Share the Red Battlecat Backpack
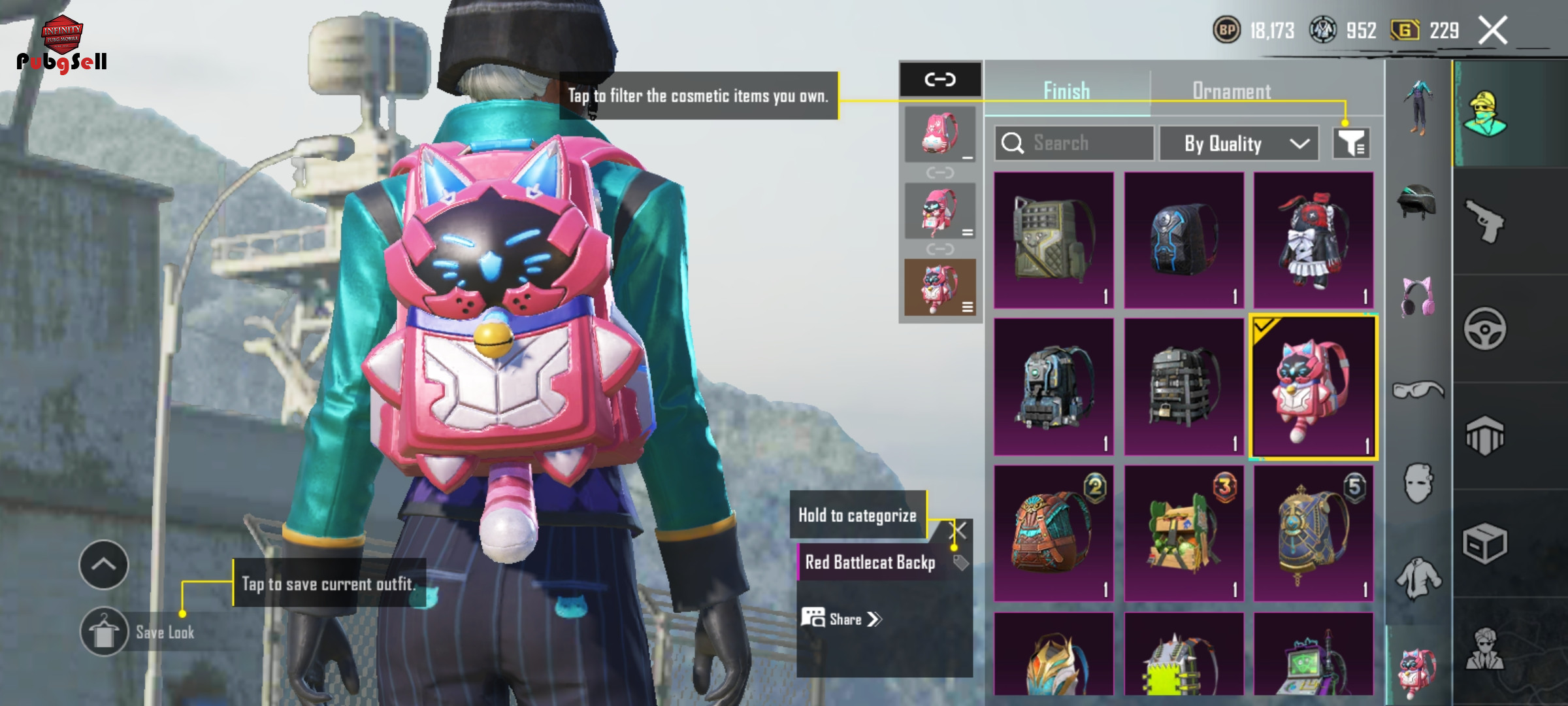Screen dimensions: 1568x706 843,618
